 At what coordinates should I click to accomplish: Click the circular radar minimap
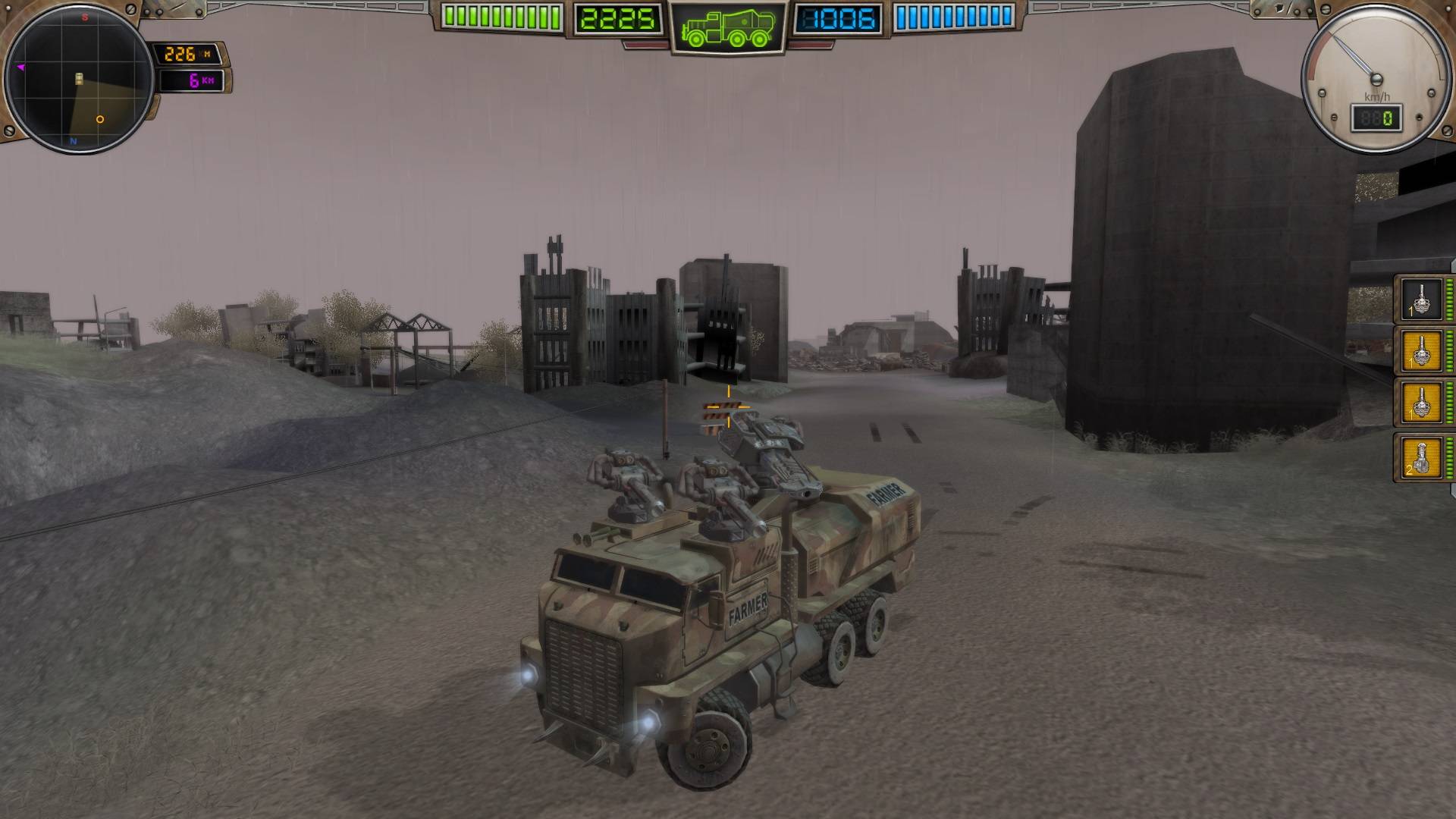tap(79, 78)
